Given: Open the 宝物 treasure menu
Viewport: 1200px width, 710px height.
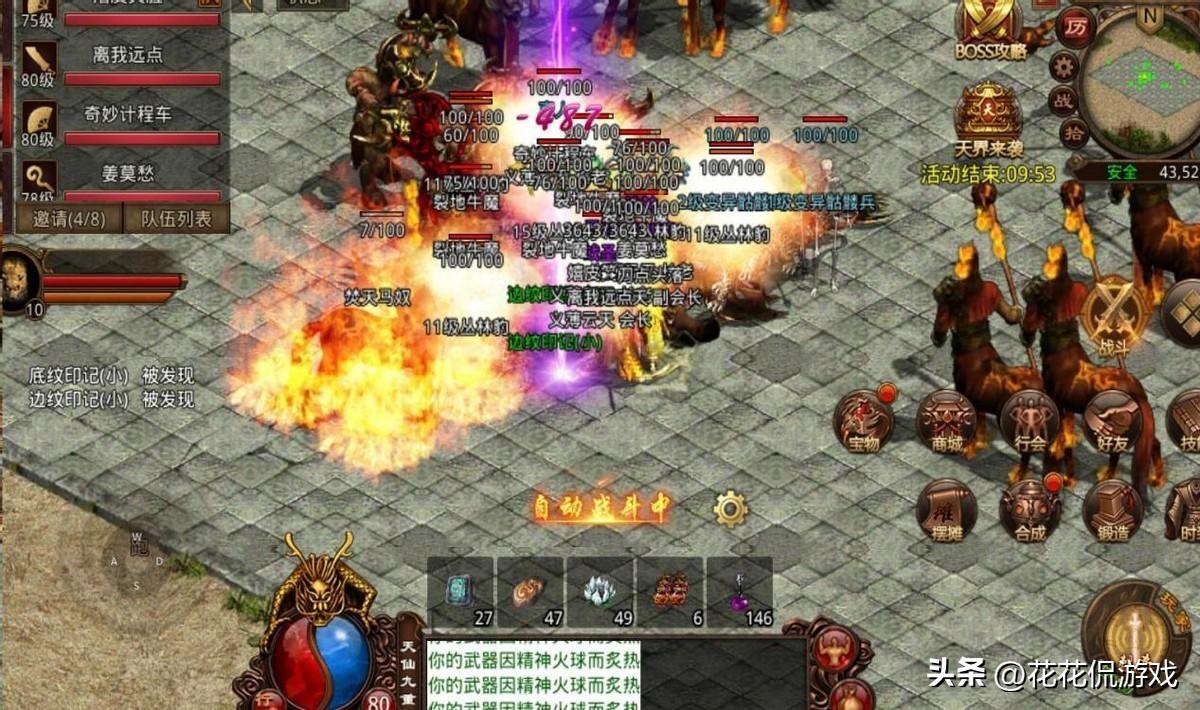Looking at the screenshot, I should click(864, 420).
